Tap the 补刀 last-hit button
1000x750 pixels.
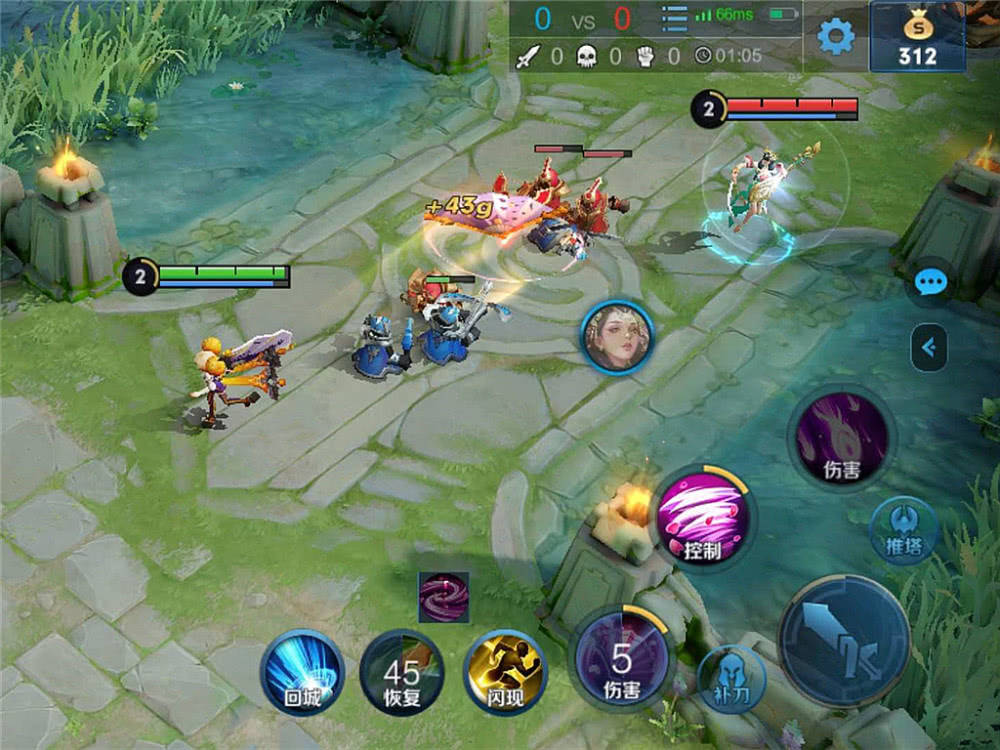(x=731, y=678)
